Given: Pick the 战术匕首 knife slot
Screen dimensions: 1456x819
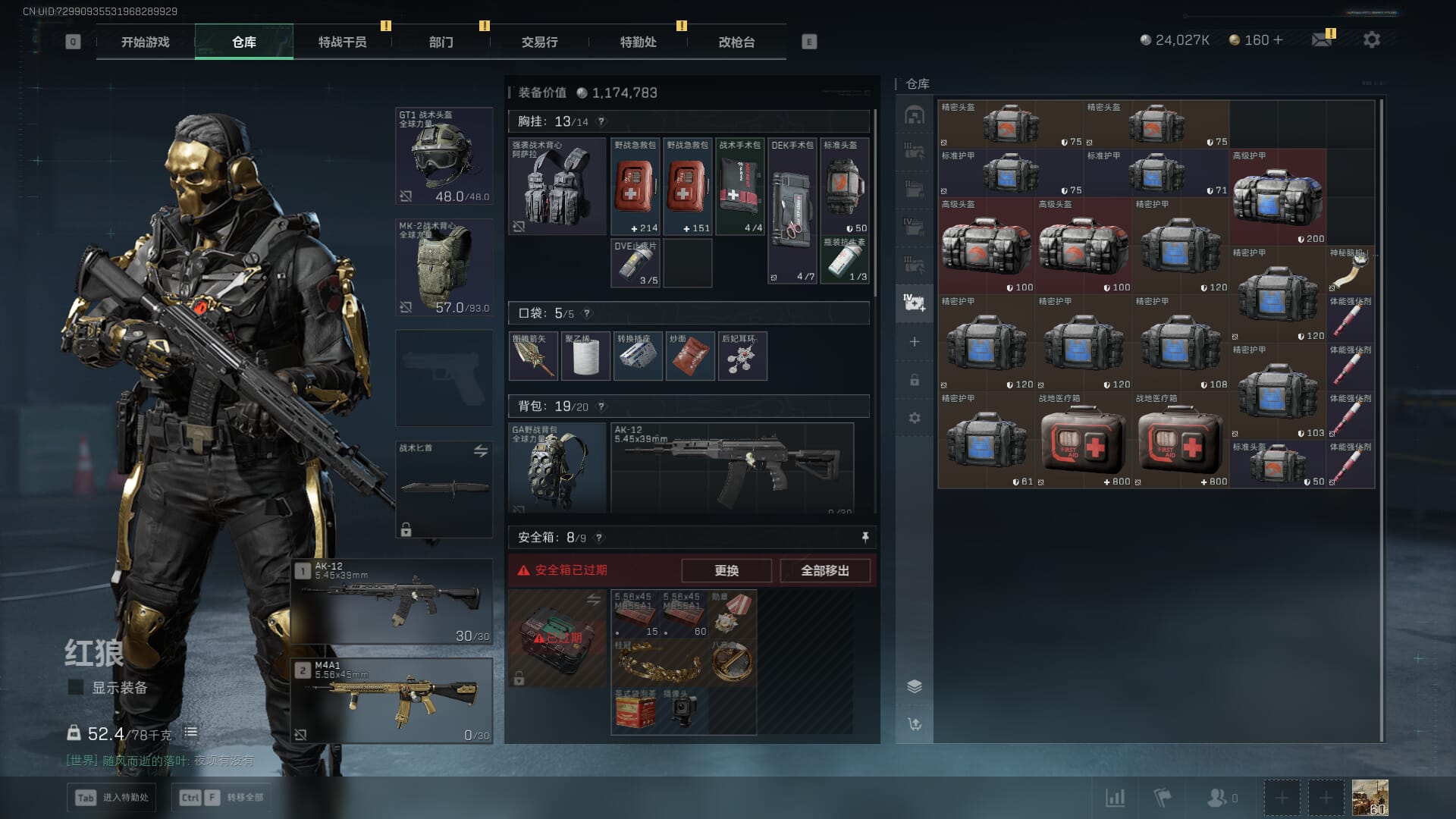Looking at the screenshot, I should click(x=444, y=489).
